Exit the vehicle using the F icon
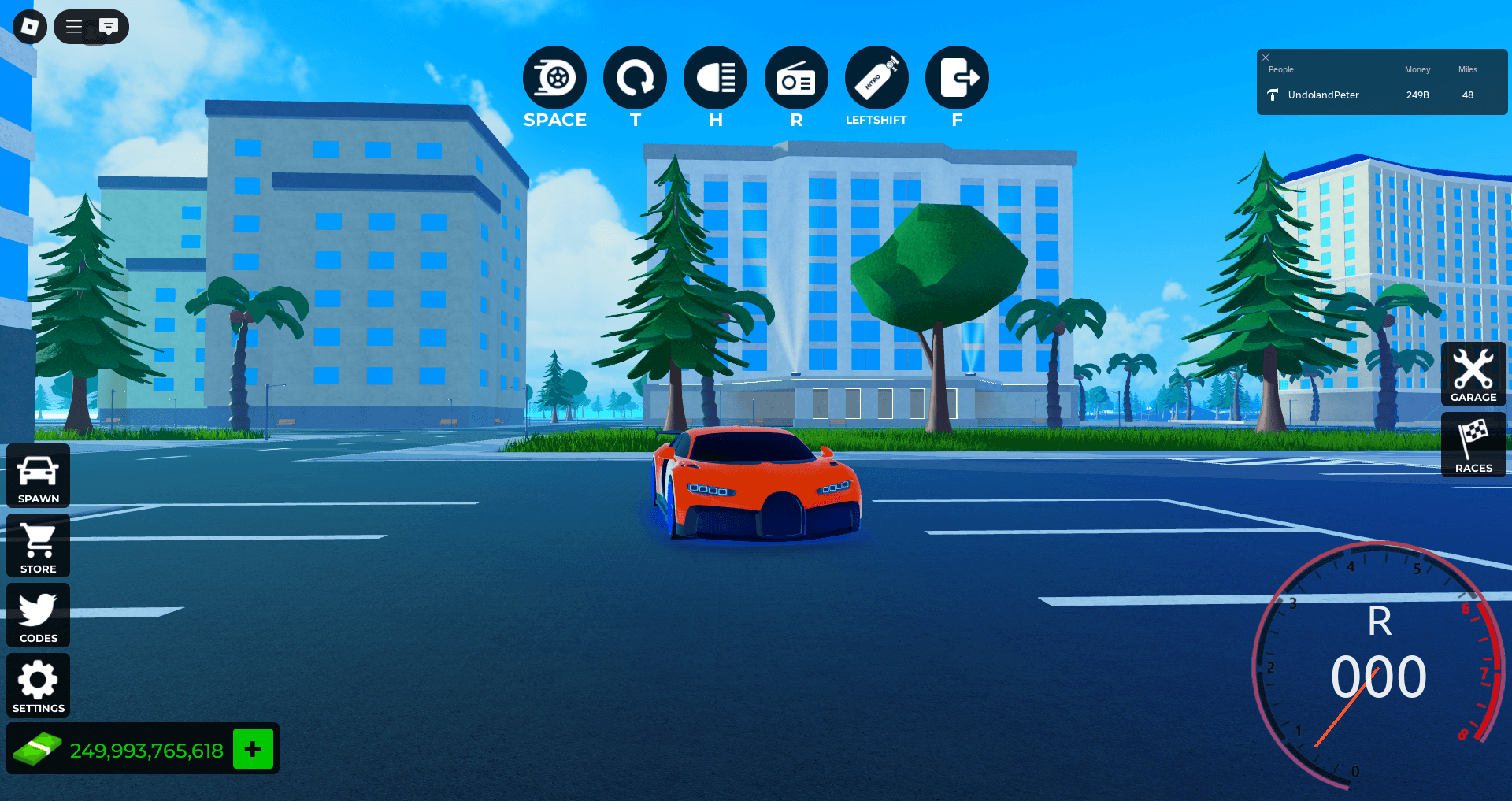The image size is (1512, 801). tap(957, 78)
